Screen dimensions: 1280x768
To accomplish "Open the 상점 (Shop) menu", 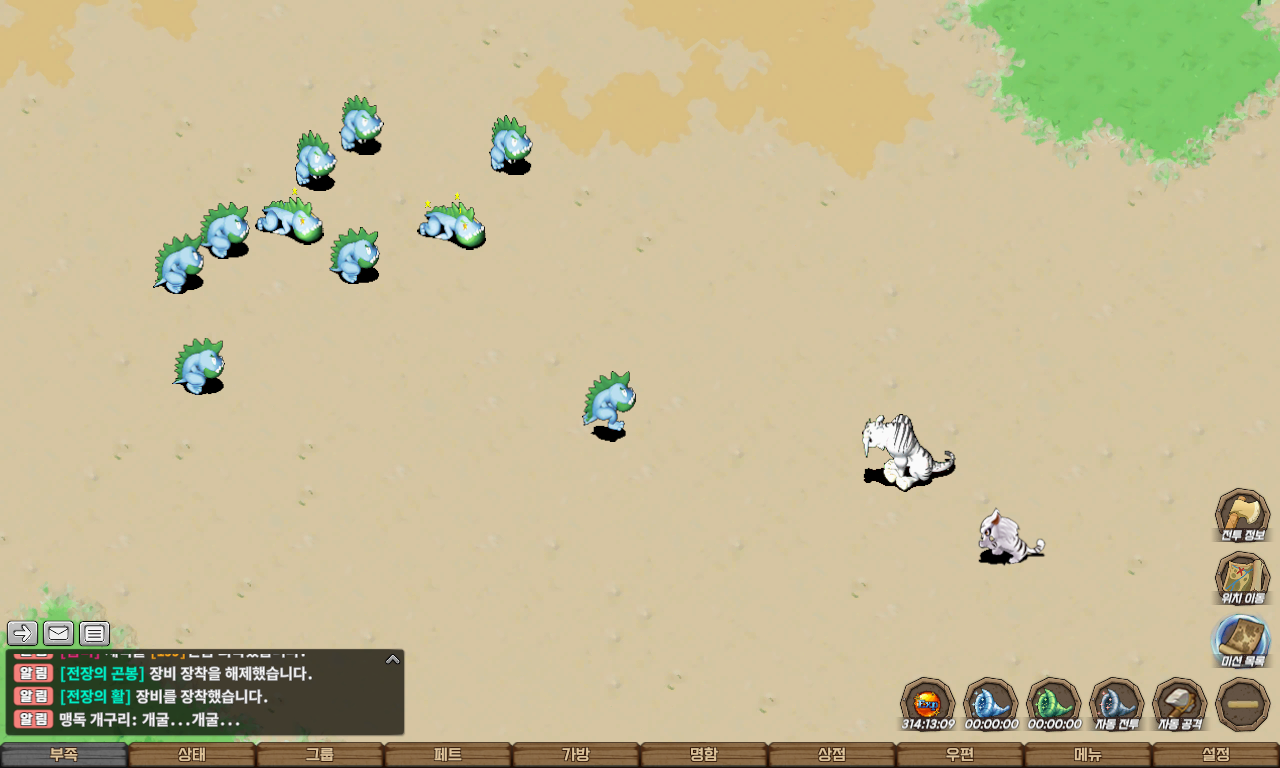I will pyautogui.click(x=831, y=755).
